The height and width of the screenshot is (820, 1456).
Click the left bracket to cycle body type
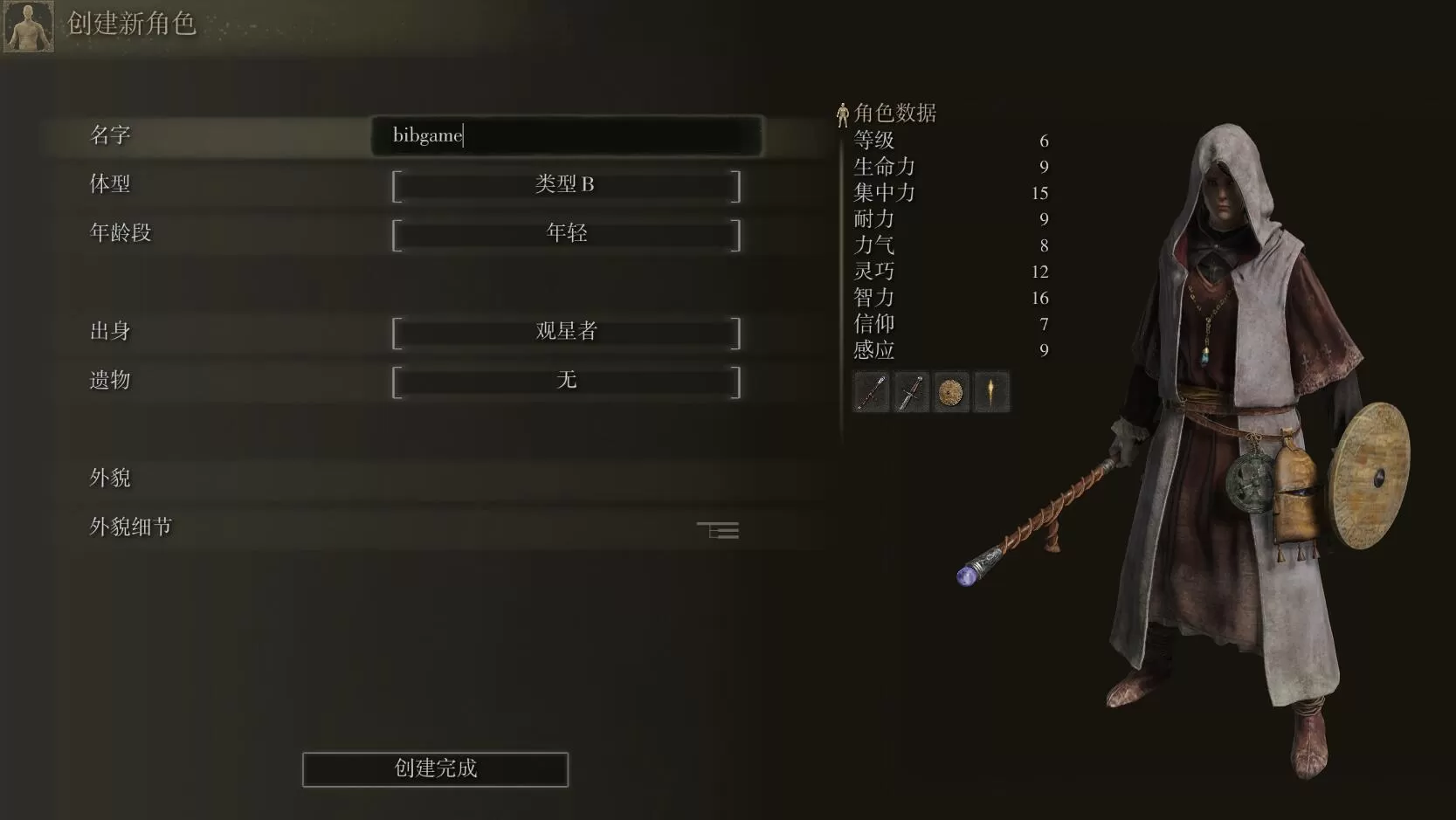pos(397,184)
